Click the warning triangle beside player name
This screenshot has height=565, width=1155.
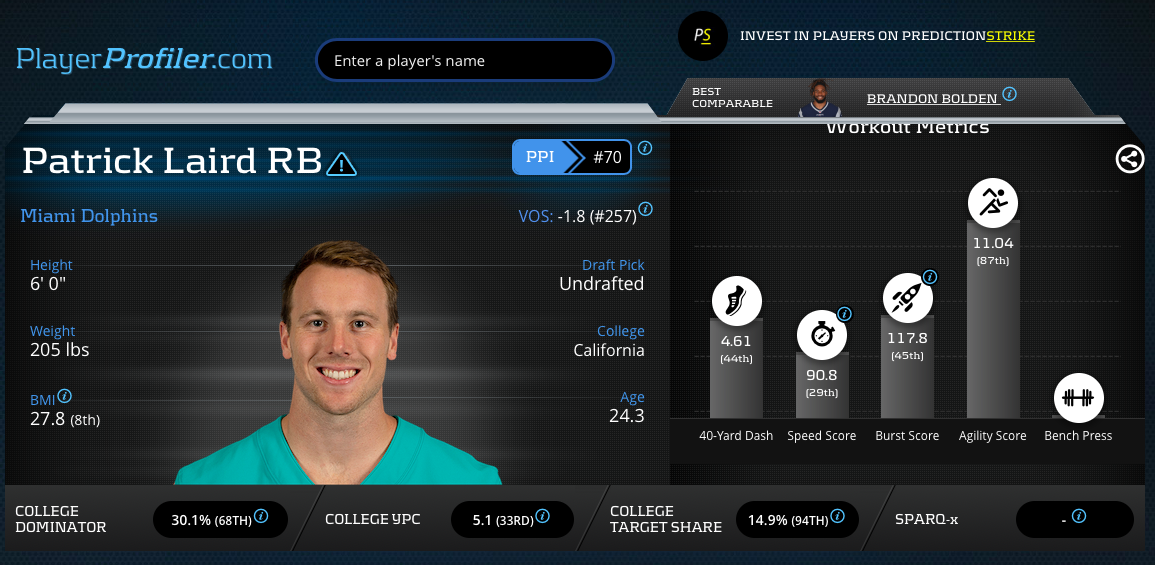tap(341, 163)
